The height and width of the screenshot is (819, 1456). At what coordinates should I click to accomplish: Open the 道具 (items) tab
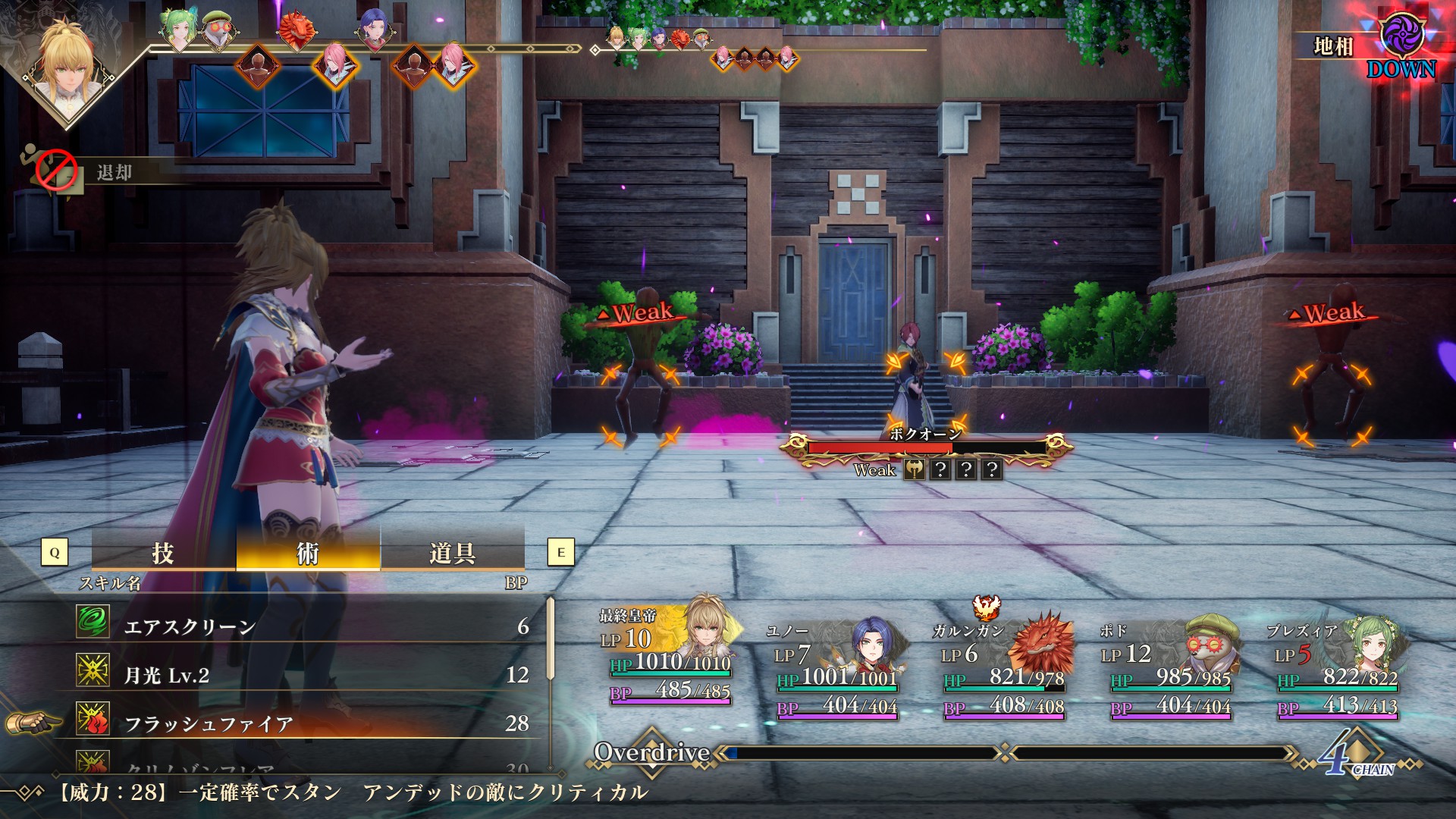452,552
